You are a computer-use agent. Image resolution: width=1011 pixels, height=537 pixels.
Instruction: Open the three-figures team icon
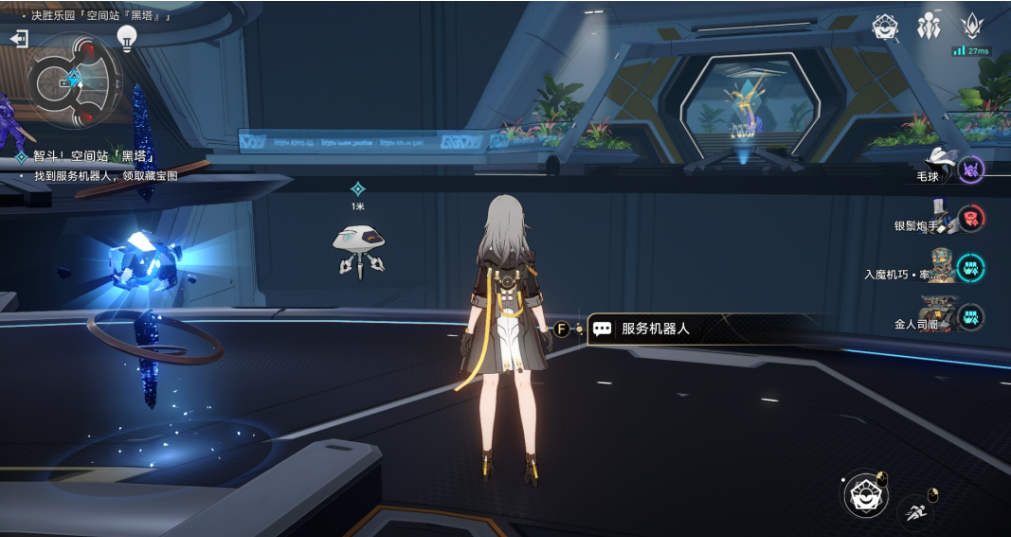coord(928,27)
